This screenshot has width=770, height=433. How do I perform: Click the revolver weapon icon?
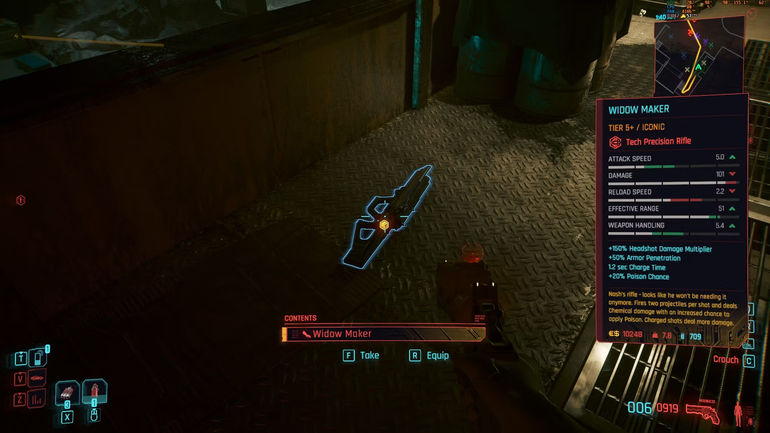tap(707, 408)
